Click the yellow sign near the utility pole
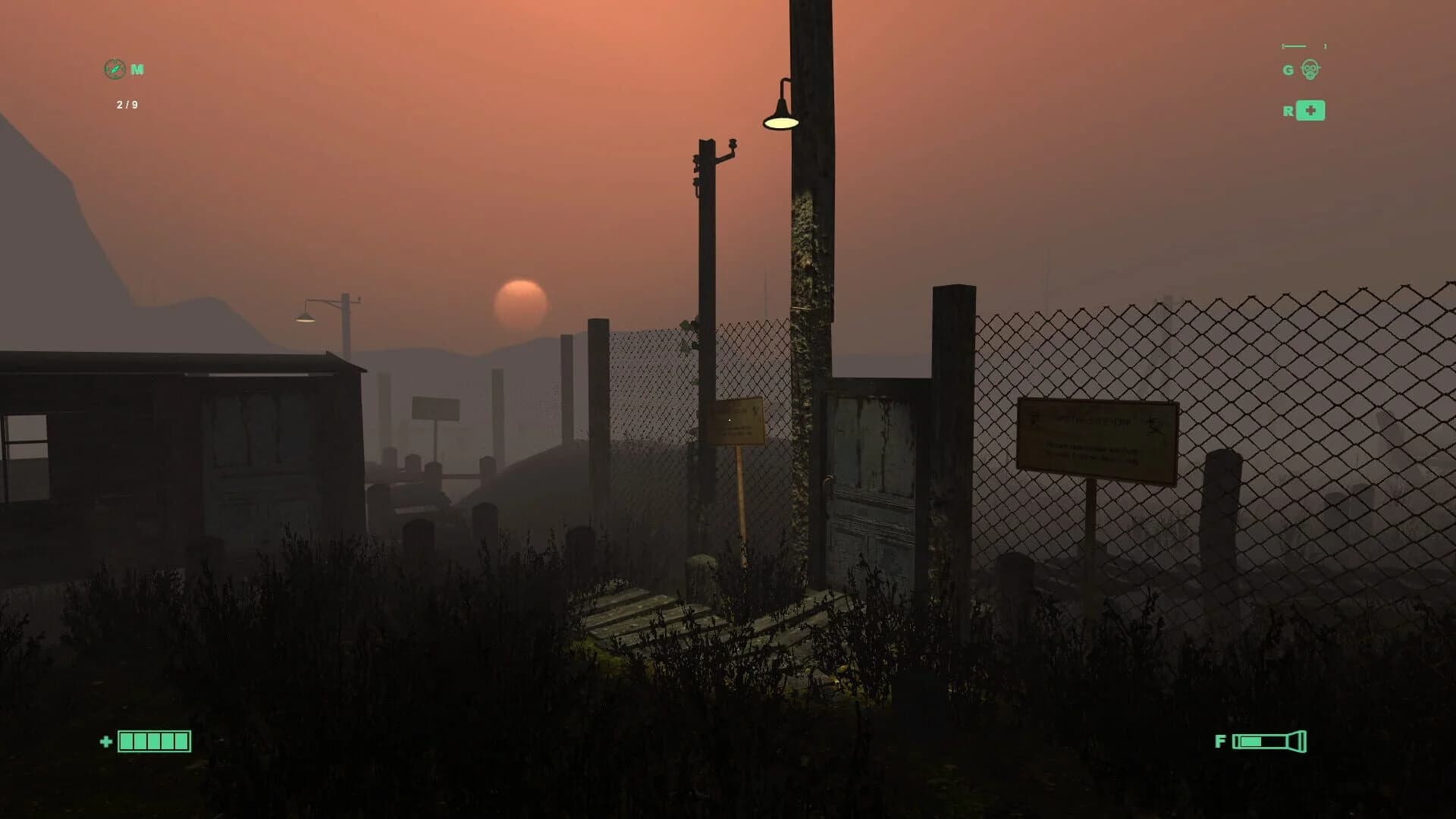Image resolution: width=1456 pixels, height=819 pixels. coord(737,419)
